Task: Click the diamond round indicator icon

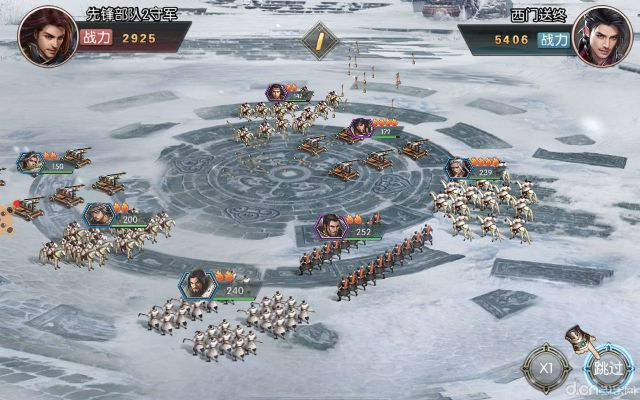Action: coord(320,42)
